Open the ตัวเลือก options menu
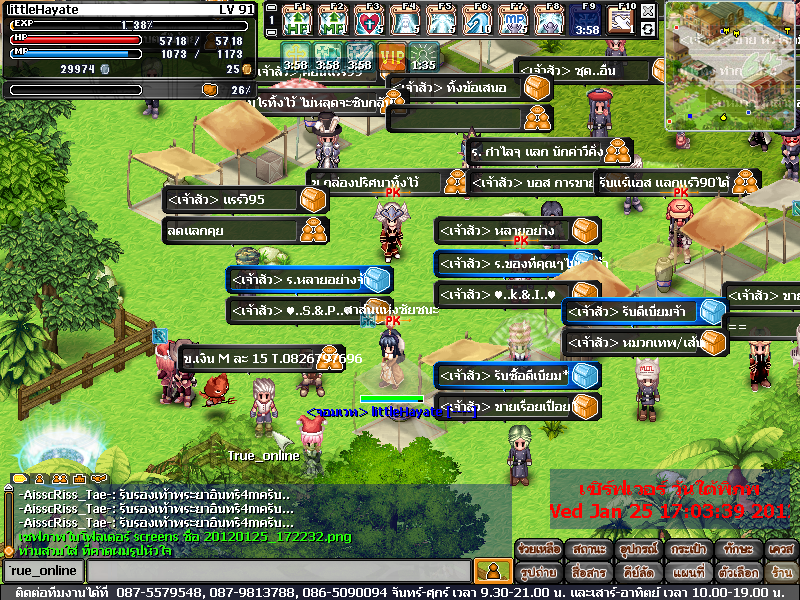The height and width of the screenshot is (600, 800). (739, 573)
